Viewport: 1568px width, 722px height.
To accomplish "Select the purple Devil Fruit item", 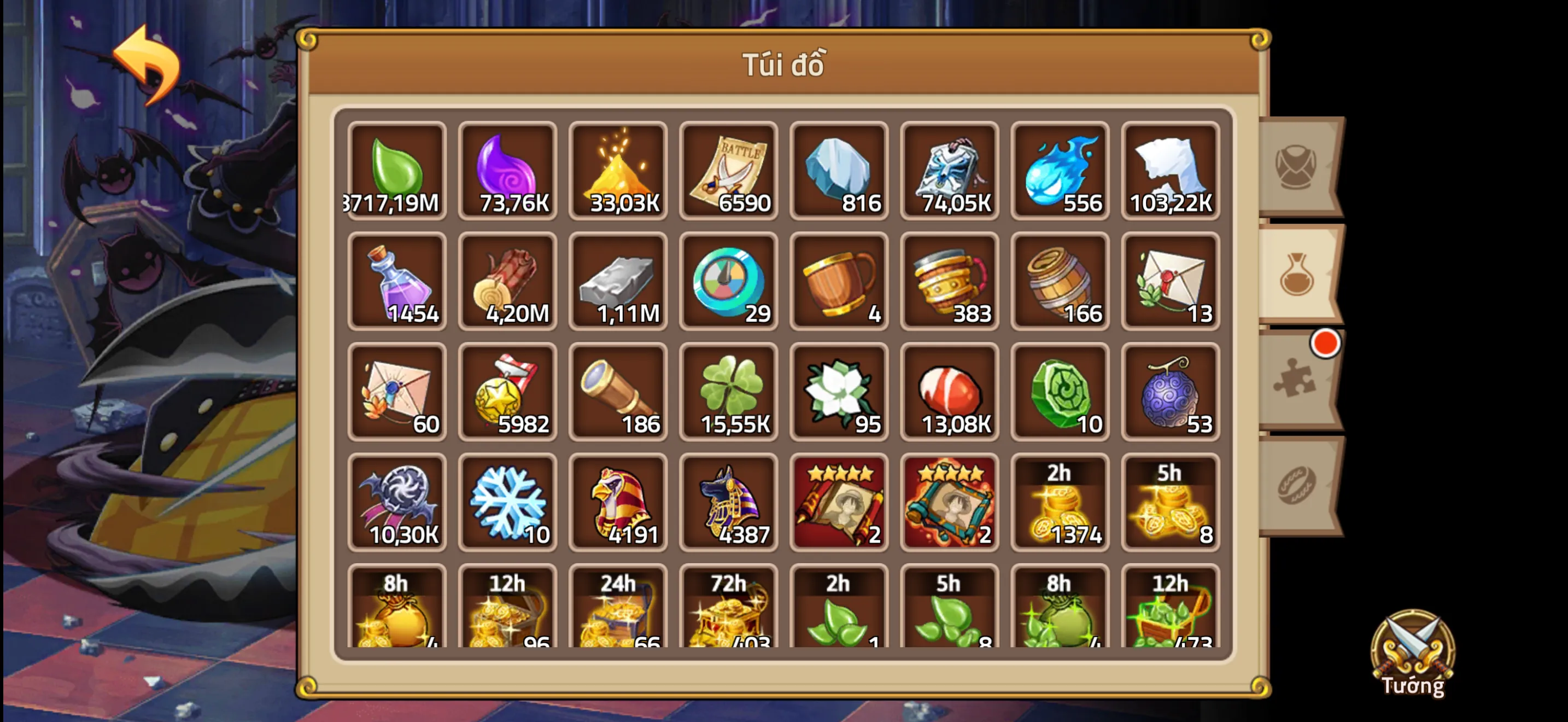I will pyautogui.click(x=1171, y=392).
